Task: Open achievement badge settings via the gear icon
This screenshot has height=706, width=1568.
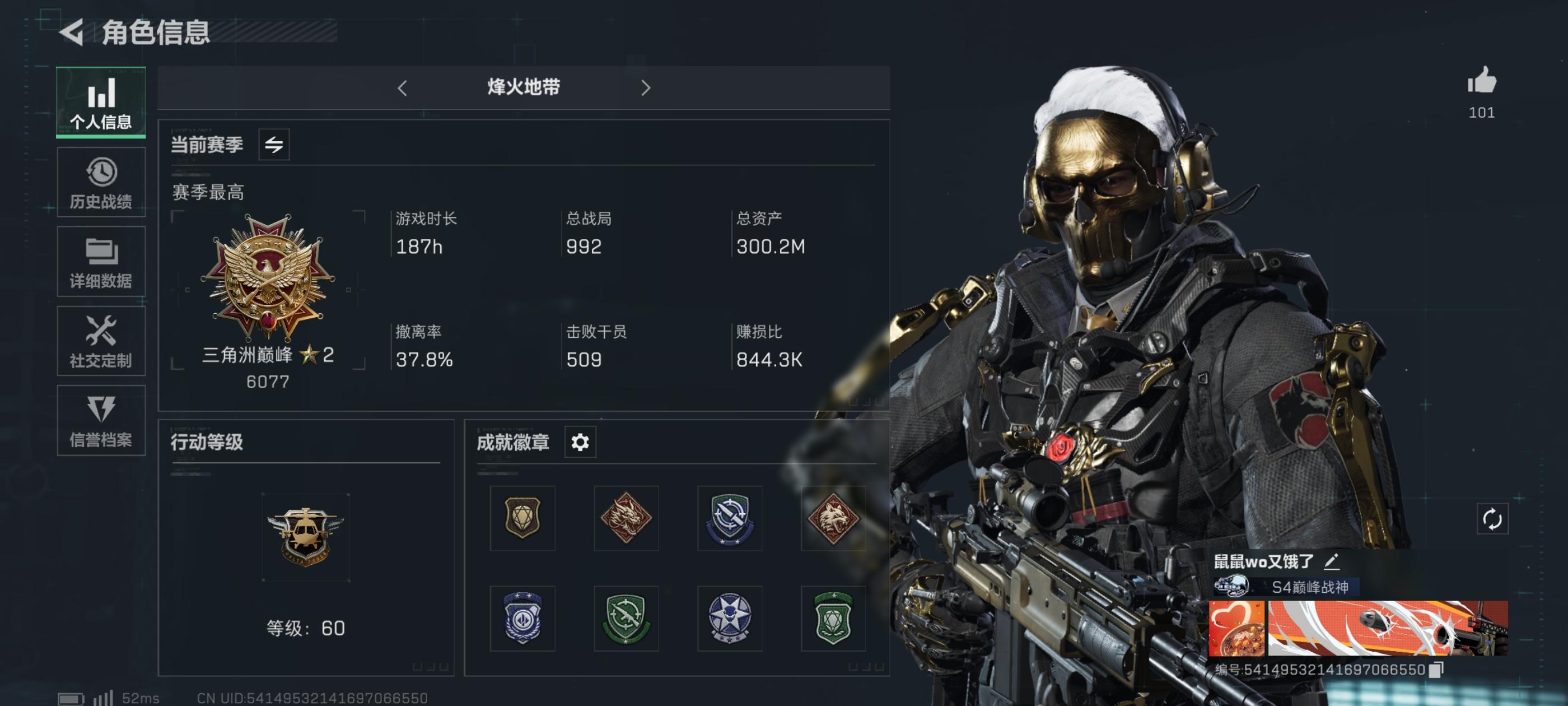Action: tap(580, 442)
